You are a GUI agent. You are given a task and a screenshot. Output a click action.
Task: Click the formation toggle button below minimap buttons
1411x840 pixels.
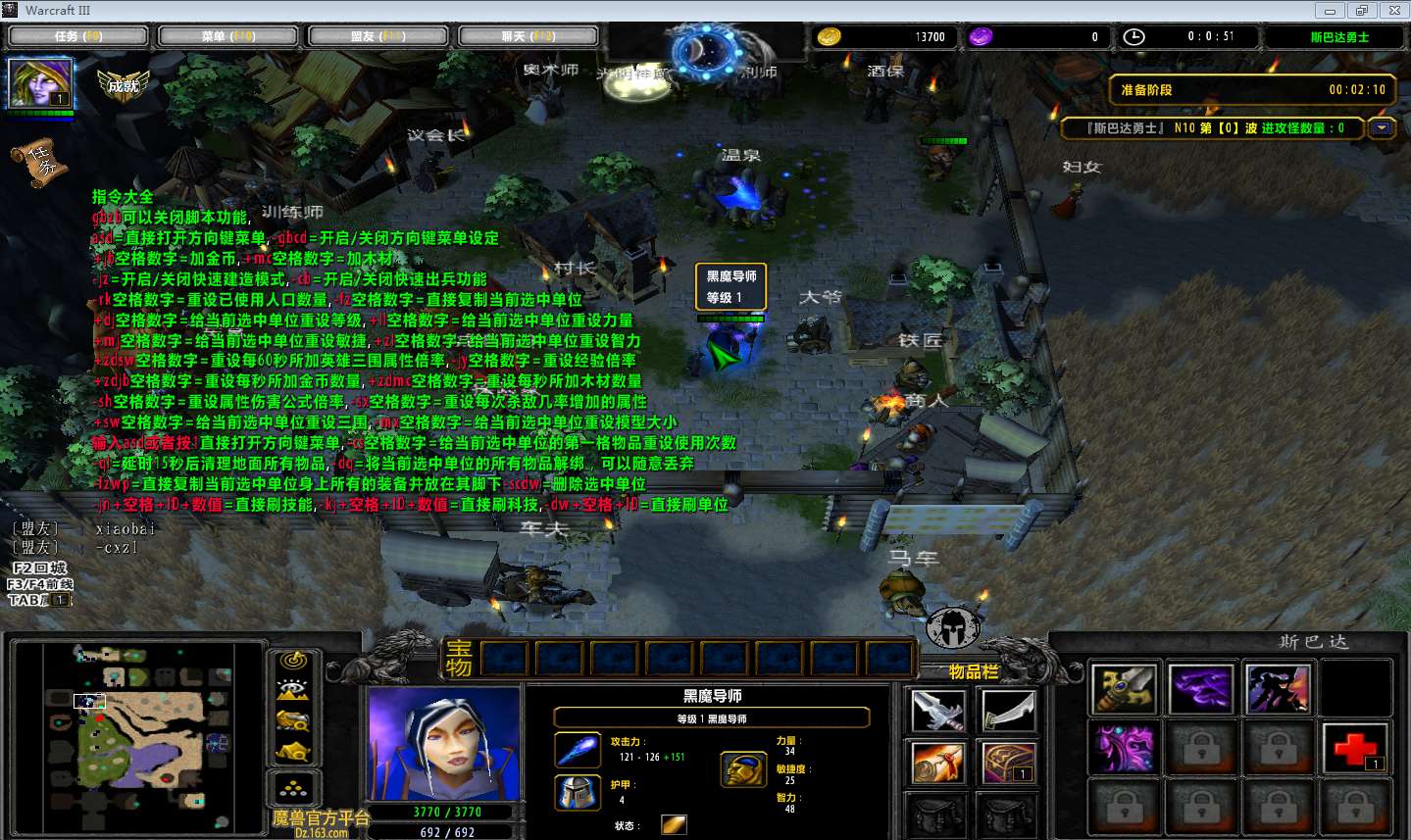pyautogui.click(x=293, y=786)
